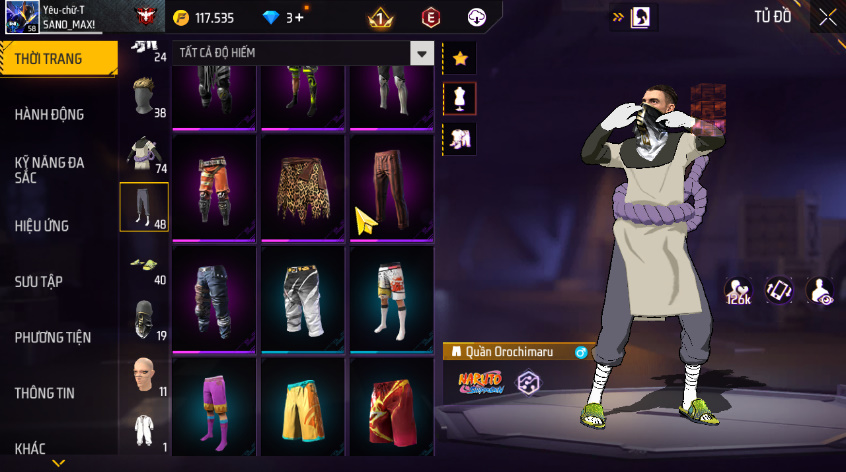Select the leopard print skirt item
846x472 pixels.
[x=303, y=186]
